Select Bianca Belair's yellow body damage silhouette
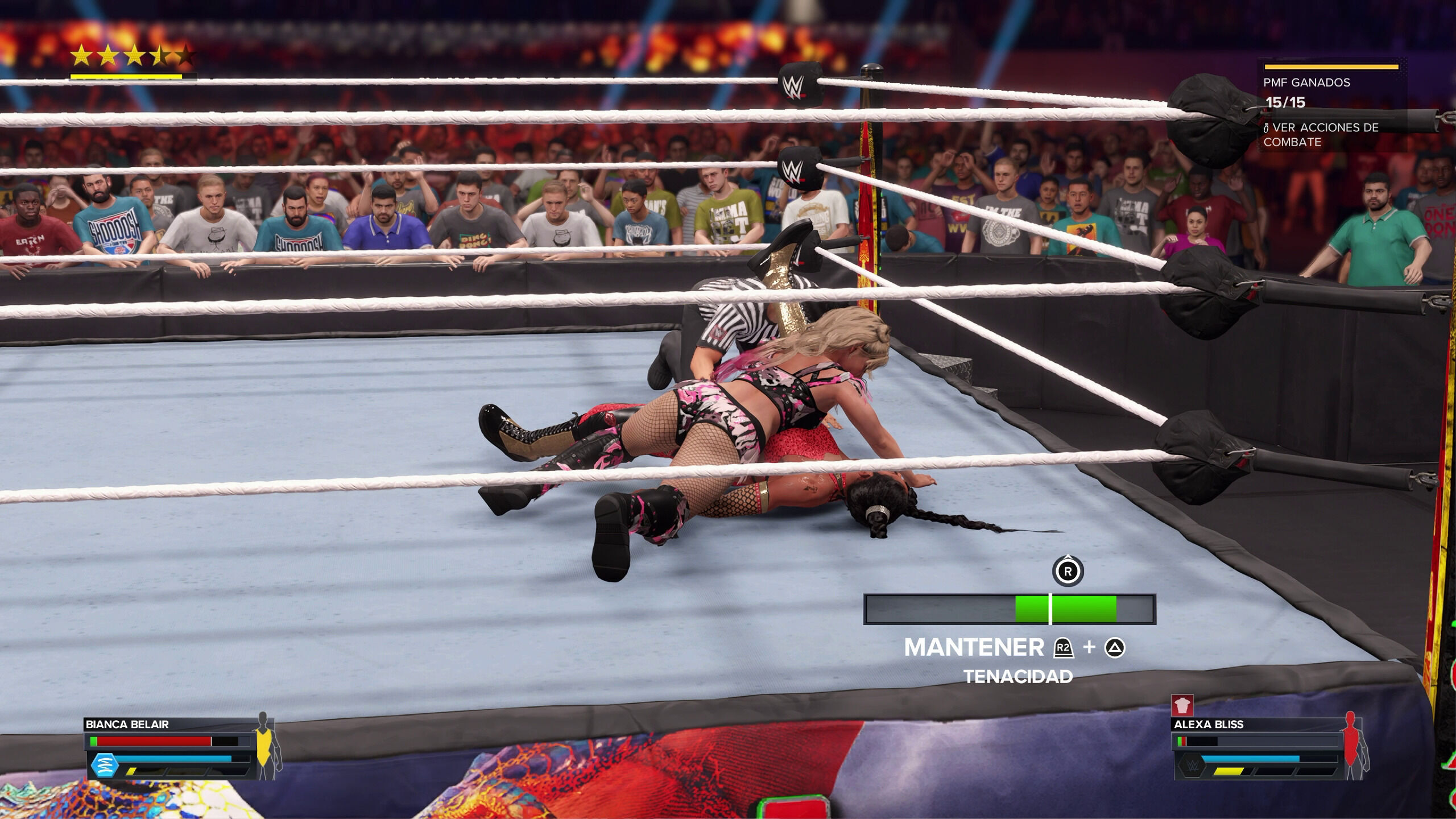This screenshot has width=1456, height=819. click(x=264, y=746)
